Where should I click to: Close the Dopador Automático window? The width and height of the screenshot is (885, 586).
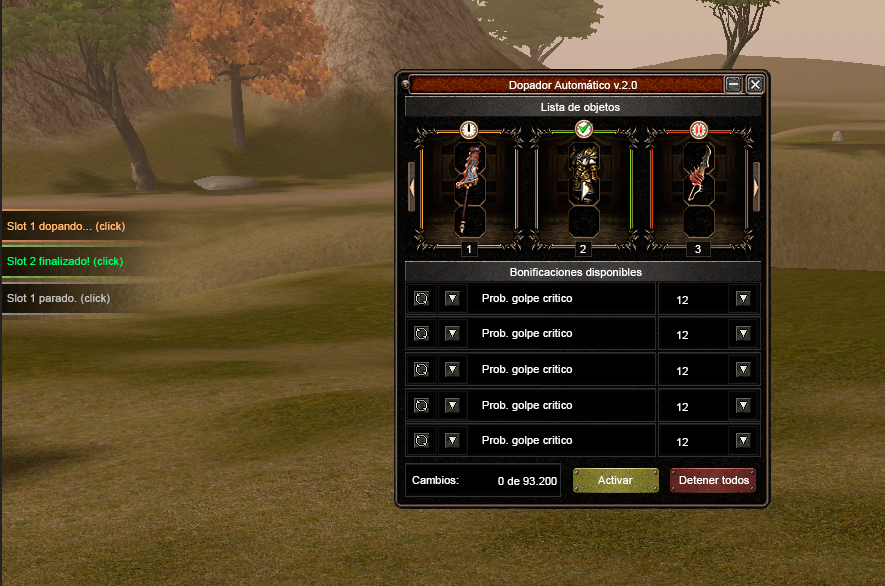755,85
